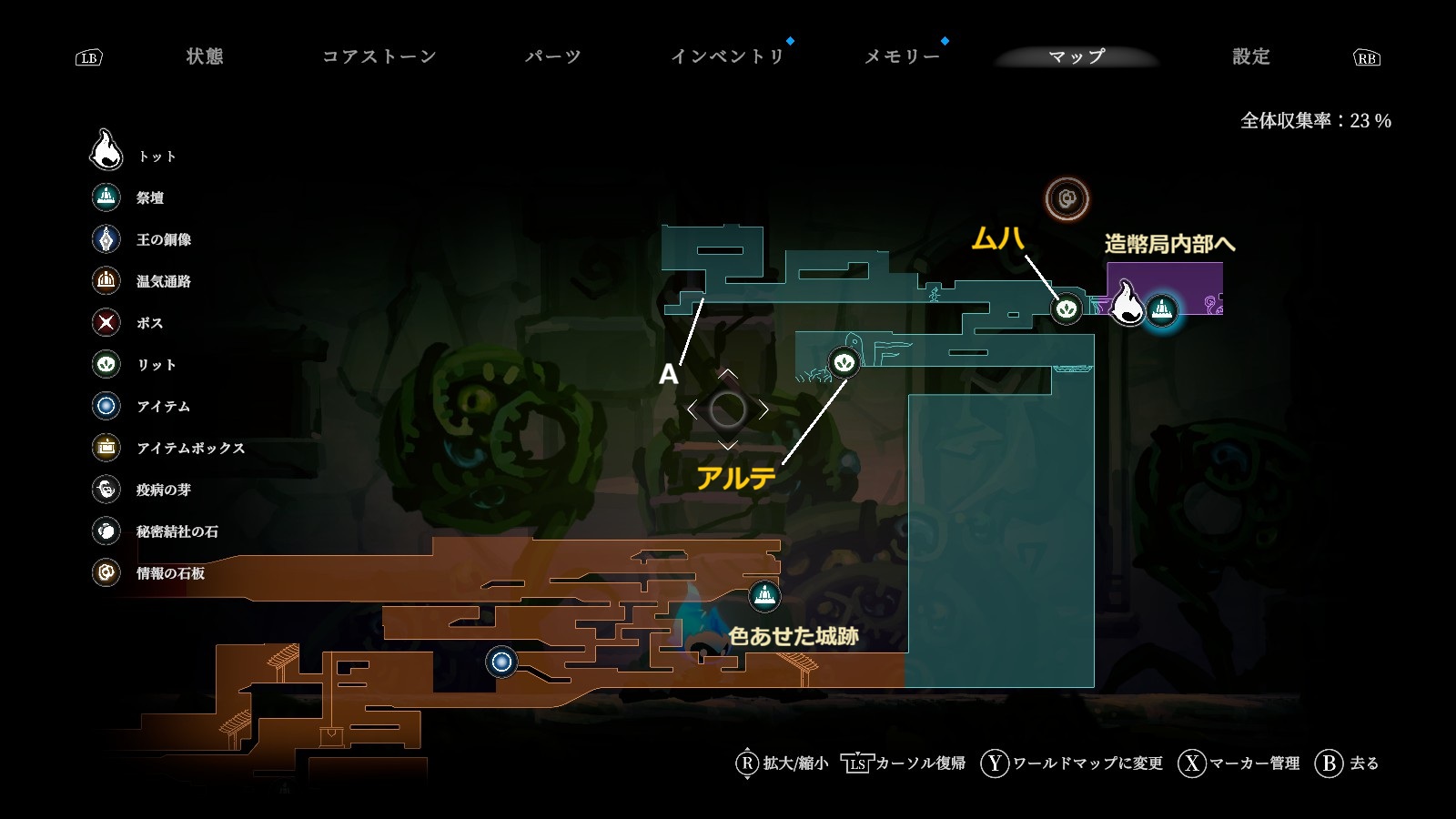Open the 設定 tab
The image size is (1456, 819).
1250,56
